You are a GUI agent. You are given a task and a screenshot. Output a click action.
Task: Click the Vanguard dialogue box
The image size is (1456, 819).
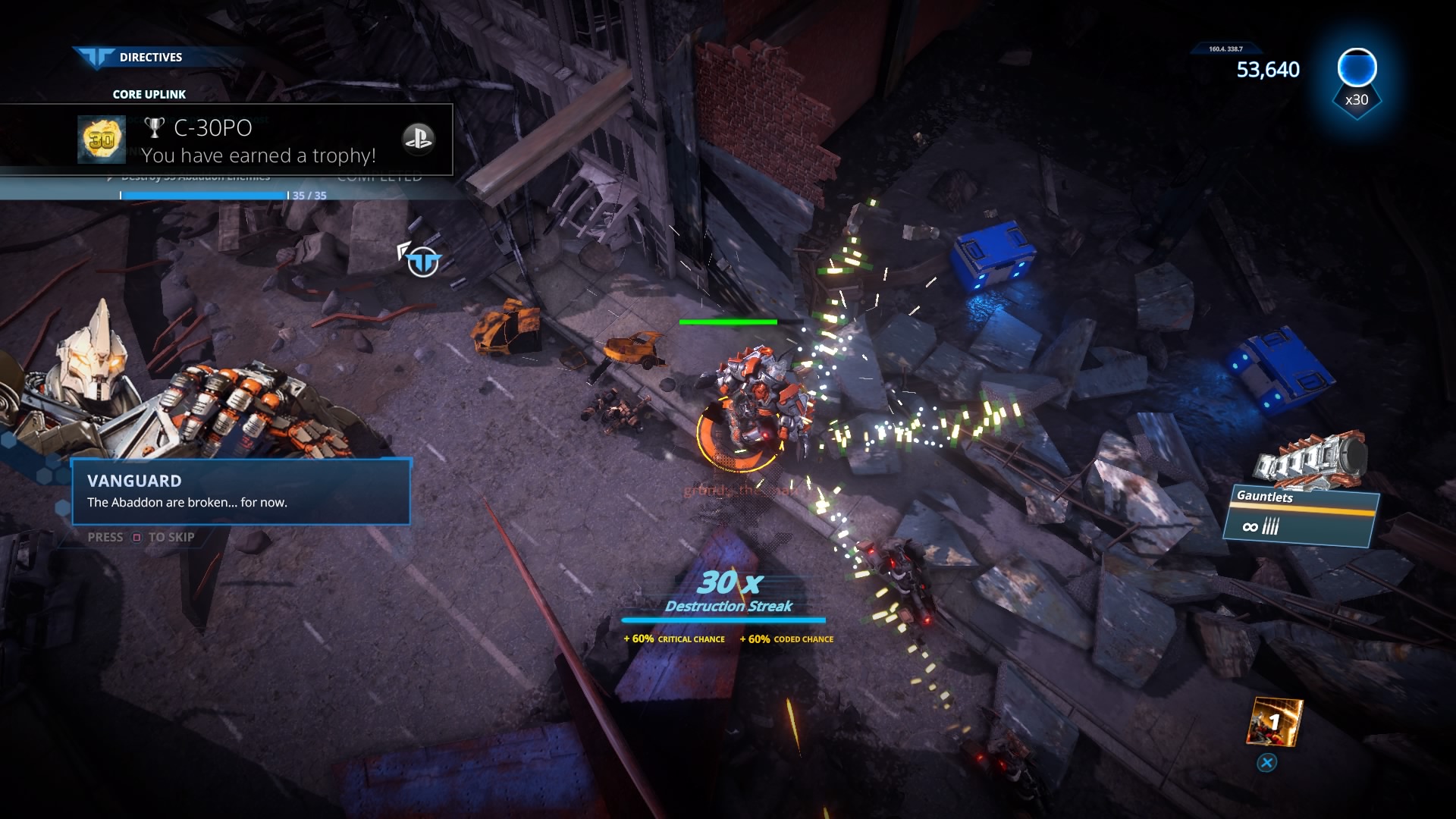coord(241,491)
